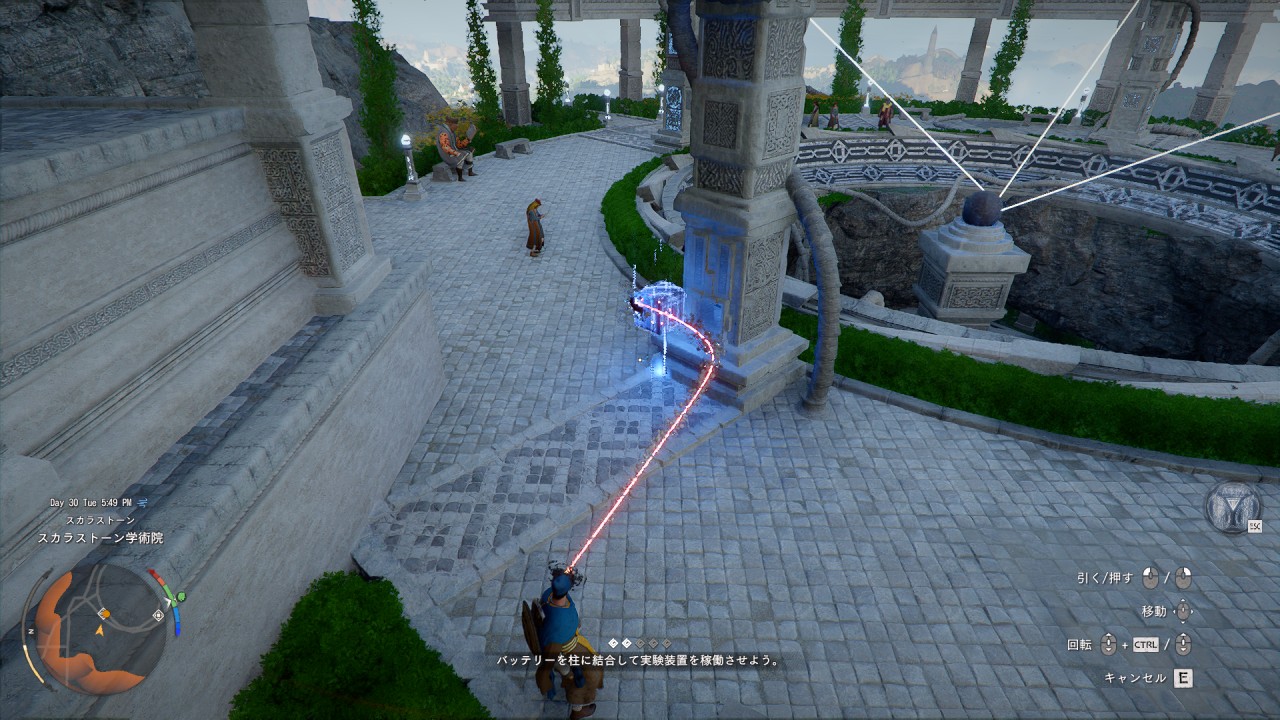Viewport: 1280px width, 720px height.
Task: Select the orange quest marker on minimap
Action: click(x=104, y=613)
